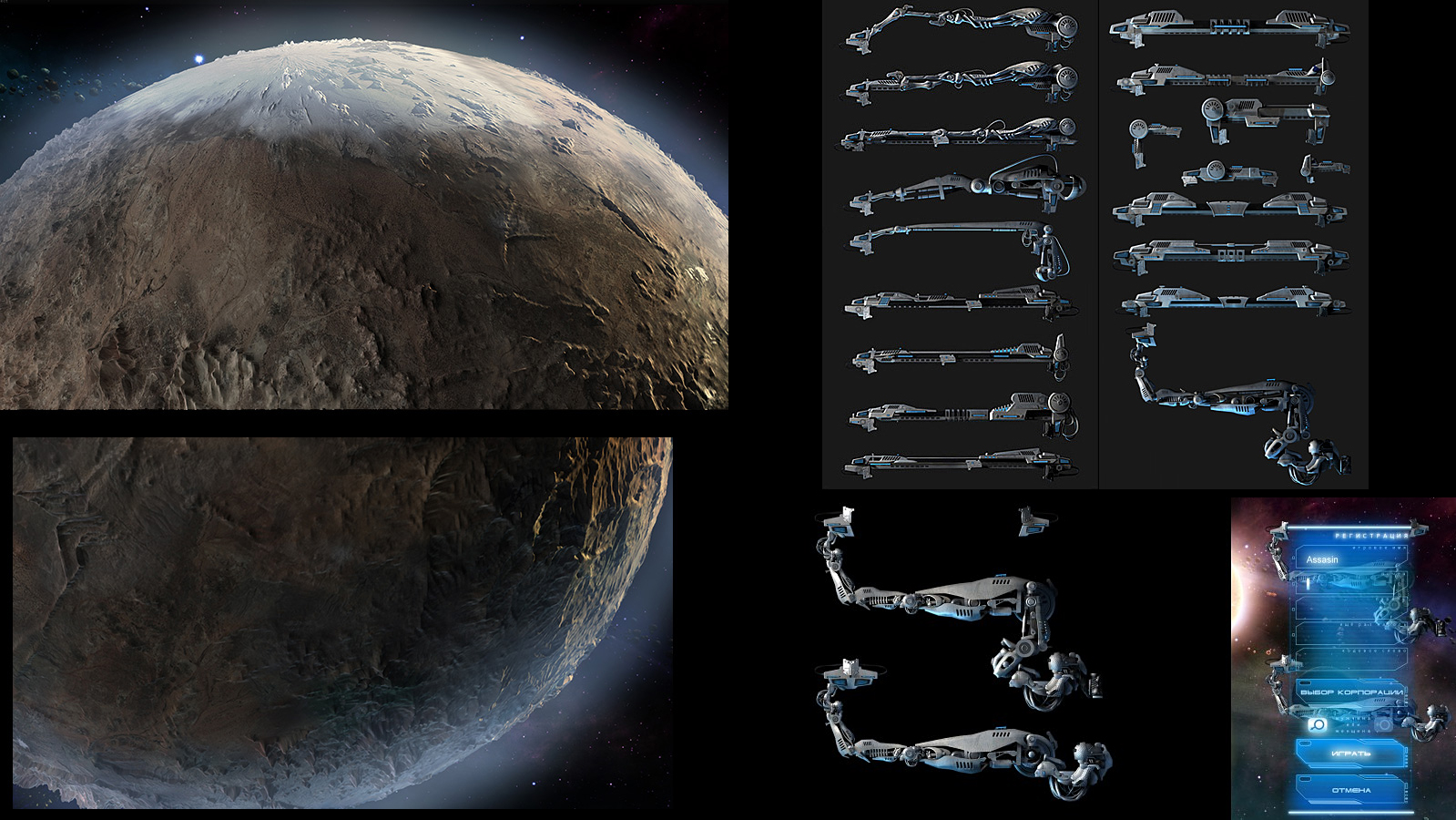The width and height of the screenshot is (1456, 820).
Task: Select the female gender symbol icon
Action: (1384, 724)
